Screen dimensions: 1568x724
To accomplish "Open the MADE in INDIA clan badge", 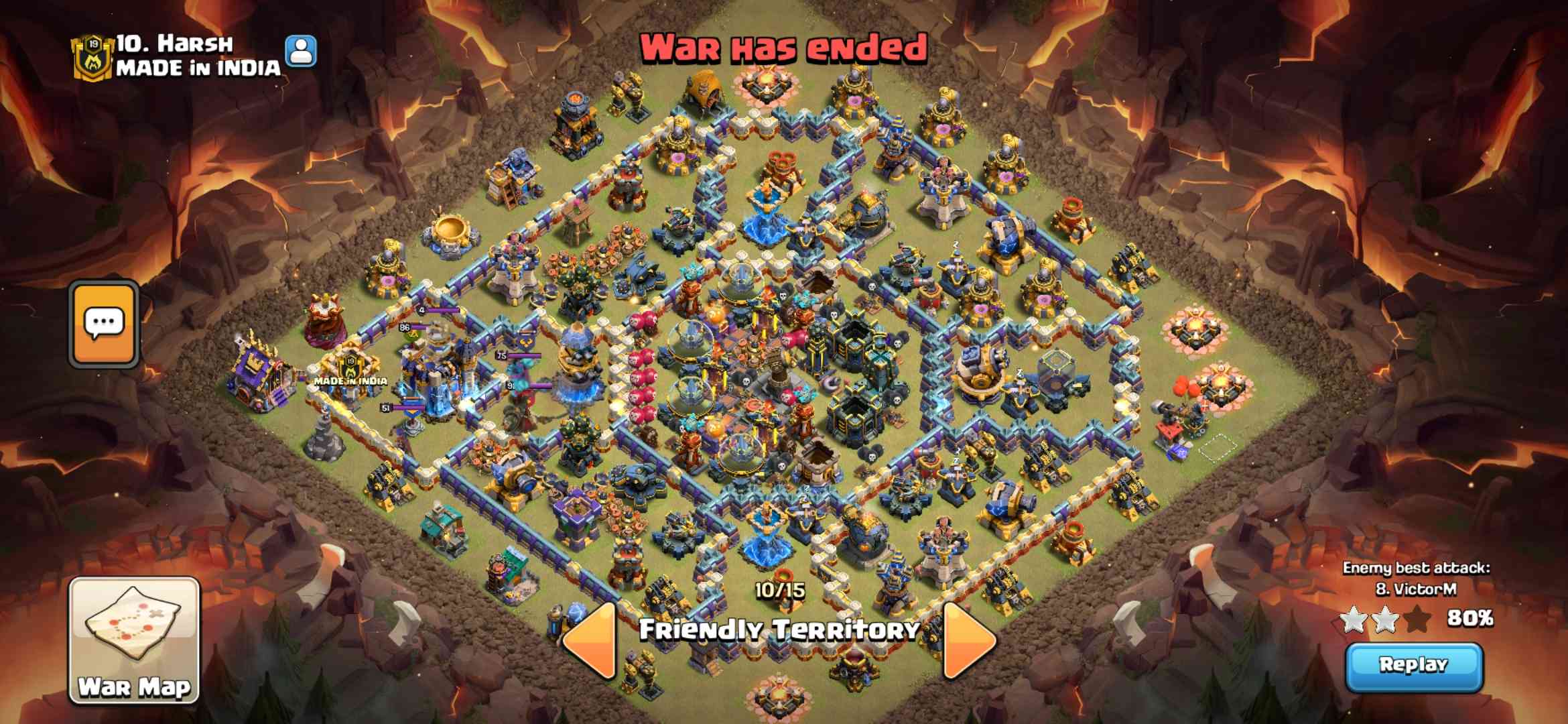I will (92, 57).
